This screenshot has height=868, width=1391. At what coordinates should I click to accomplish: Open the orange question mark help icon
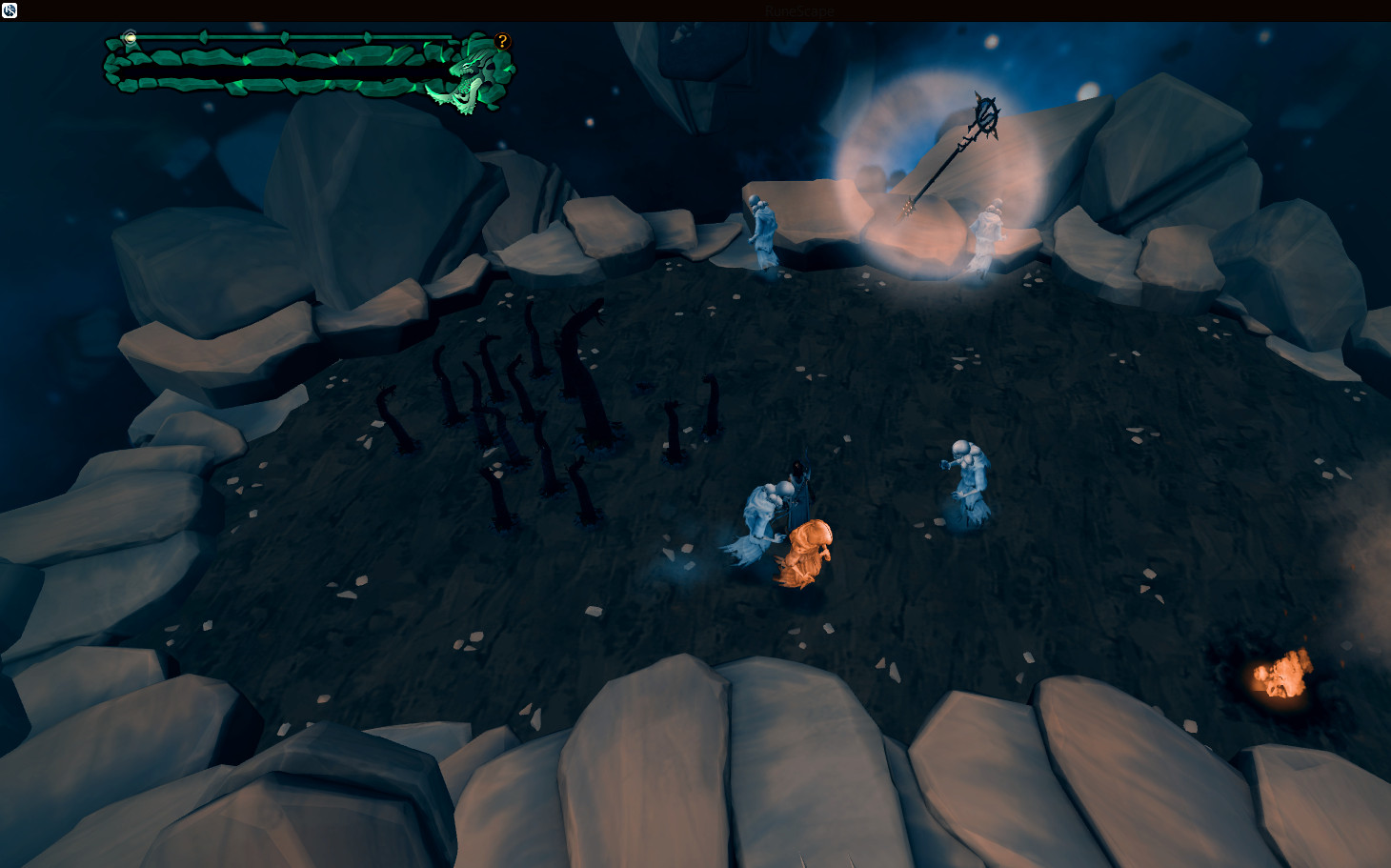tap(503, 41)
